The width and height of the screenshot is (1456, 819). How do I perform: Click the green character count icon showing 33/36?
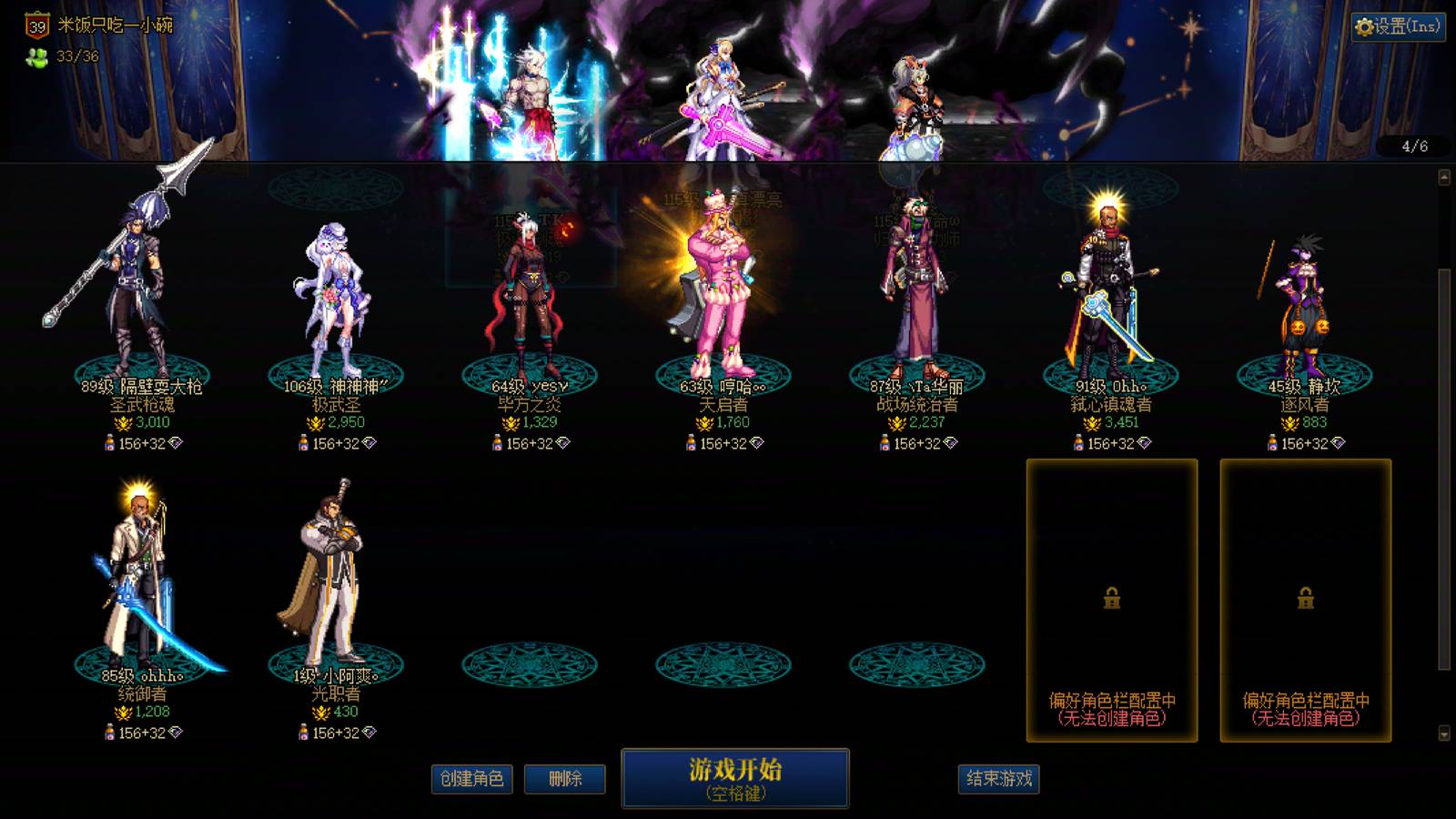(35, 62)
